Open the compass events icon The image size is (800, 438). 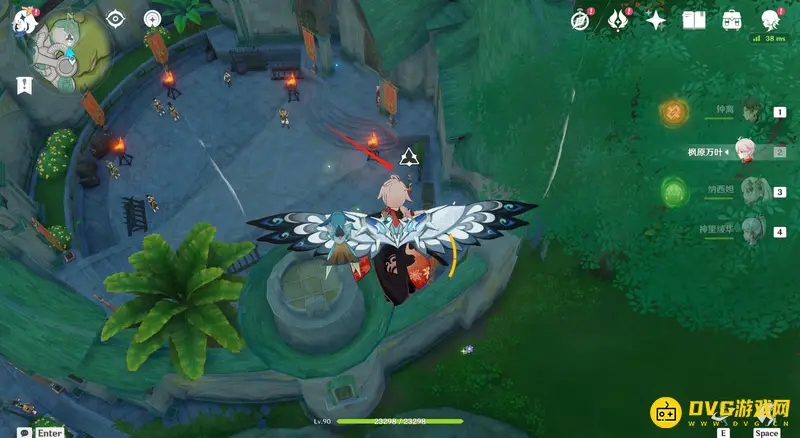tap(580, 19)
